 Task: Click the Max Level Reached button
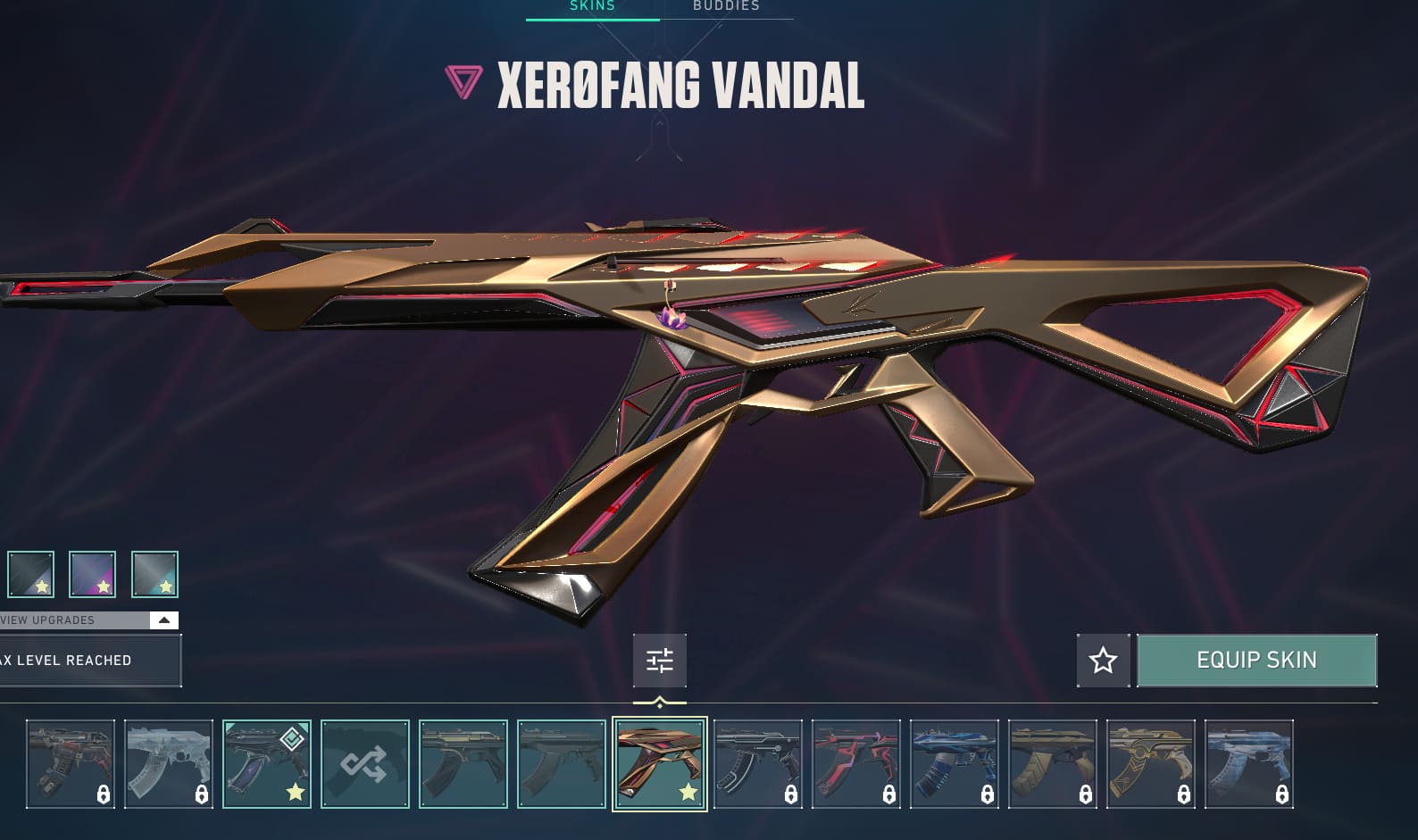89,661
